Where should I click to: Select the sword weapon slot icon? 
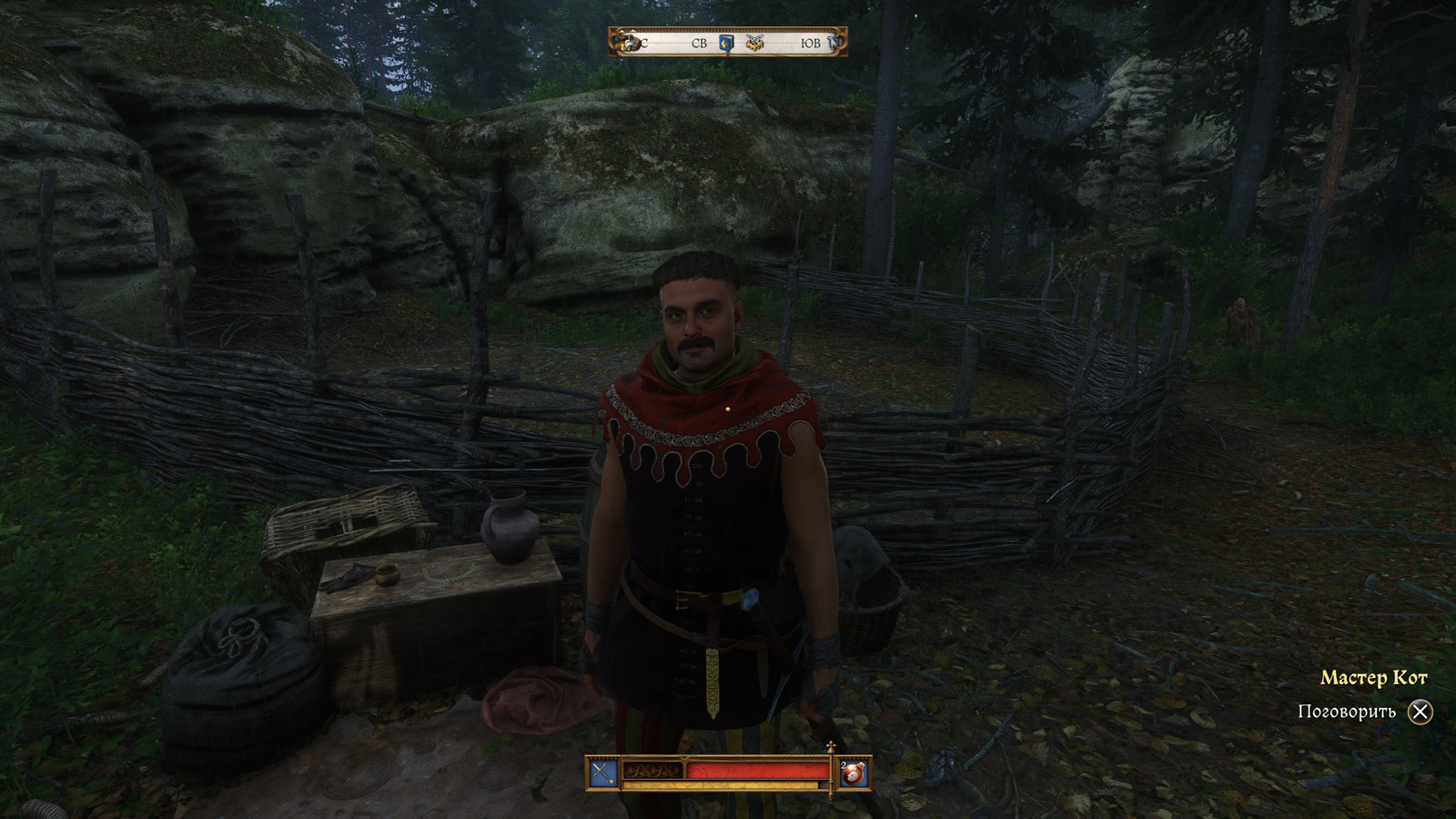tap(603, 773)
